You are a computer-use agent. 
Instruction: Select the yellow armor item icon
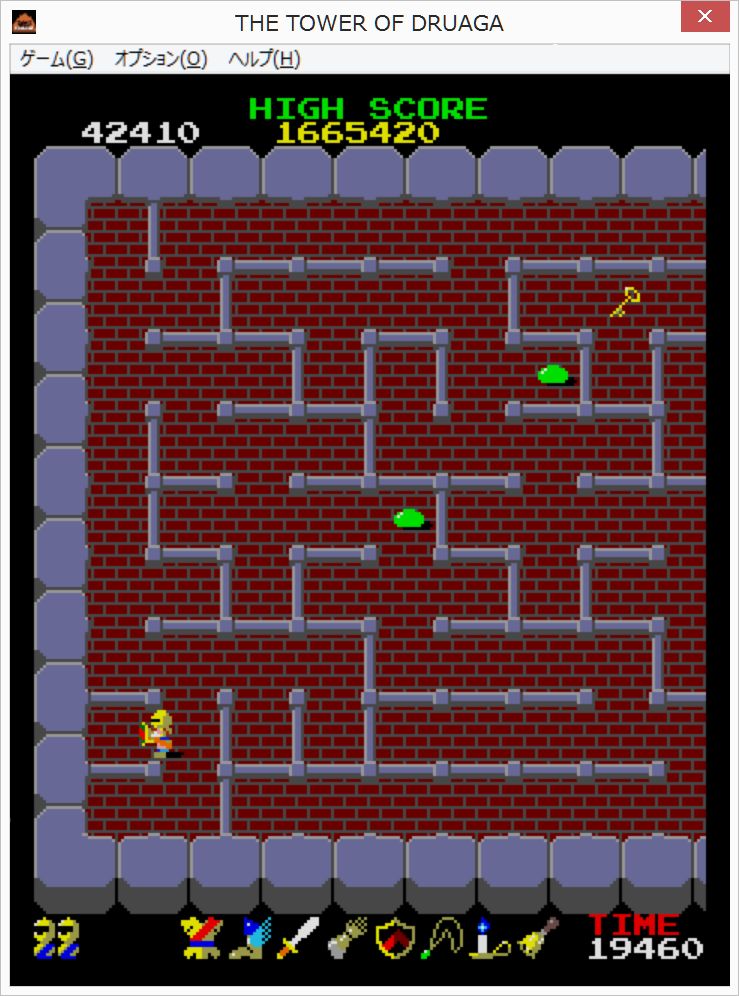tap(200, 938)
